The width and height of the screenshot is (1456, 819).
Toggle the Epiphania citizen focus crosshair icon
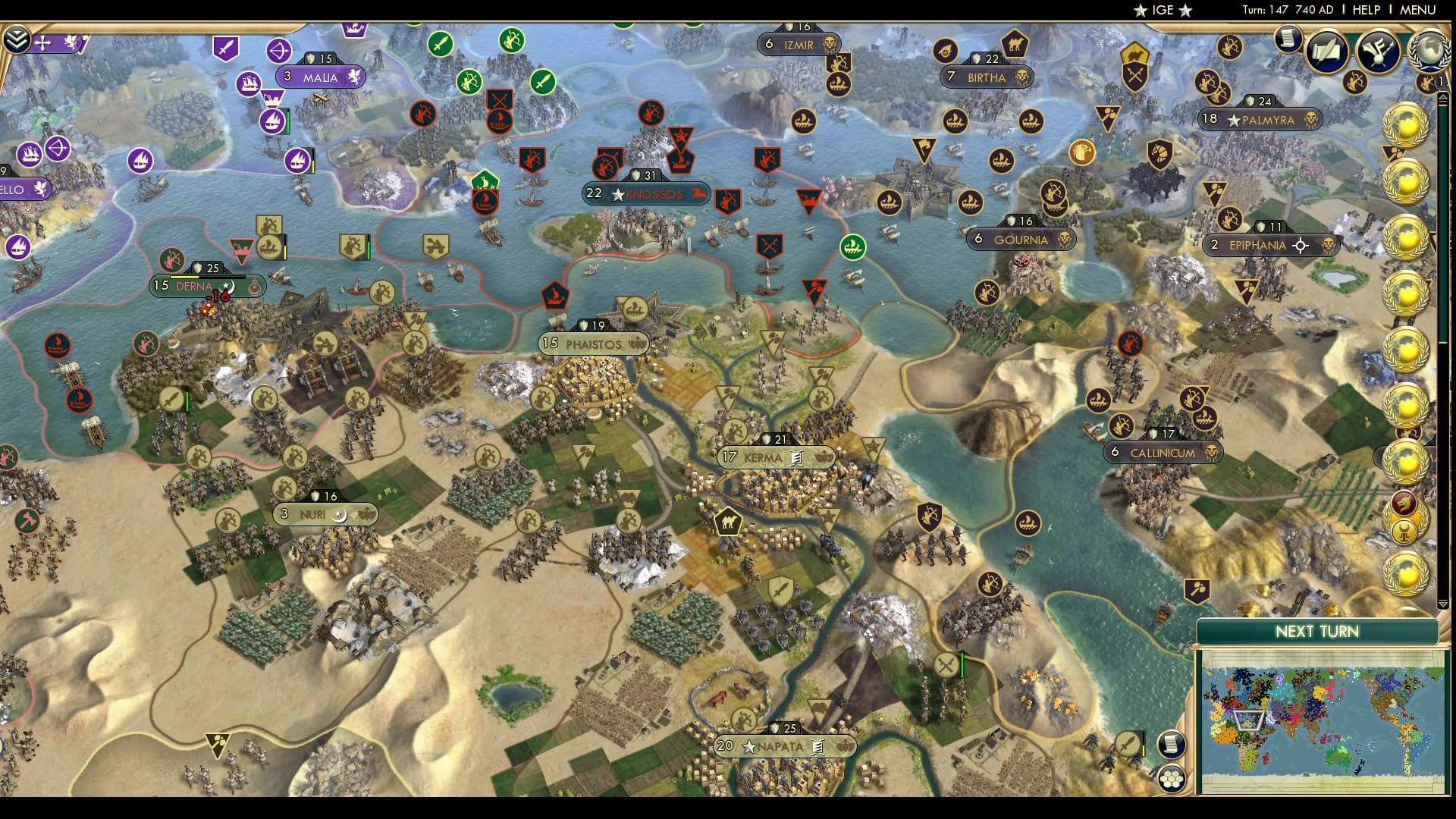[x=1301, y=246]
